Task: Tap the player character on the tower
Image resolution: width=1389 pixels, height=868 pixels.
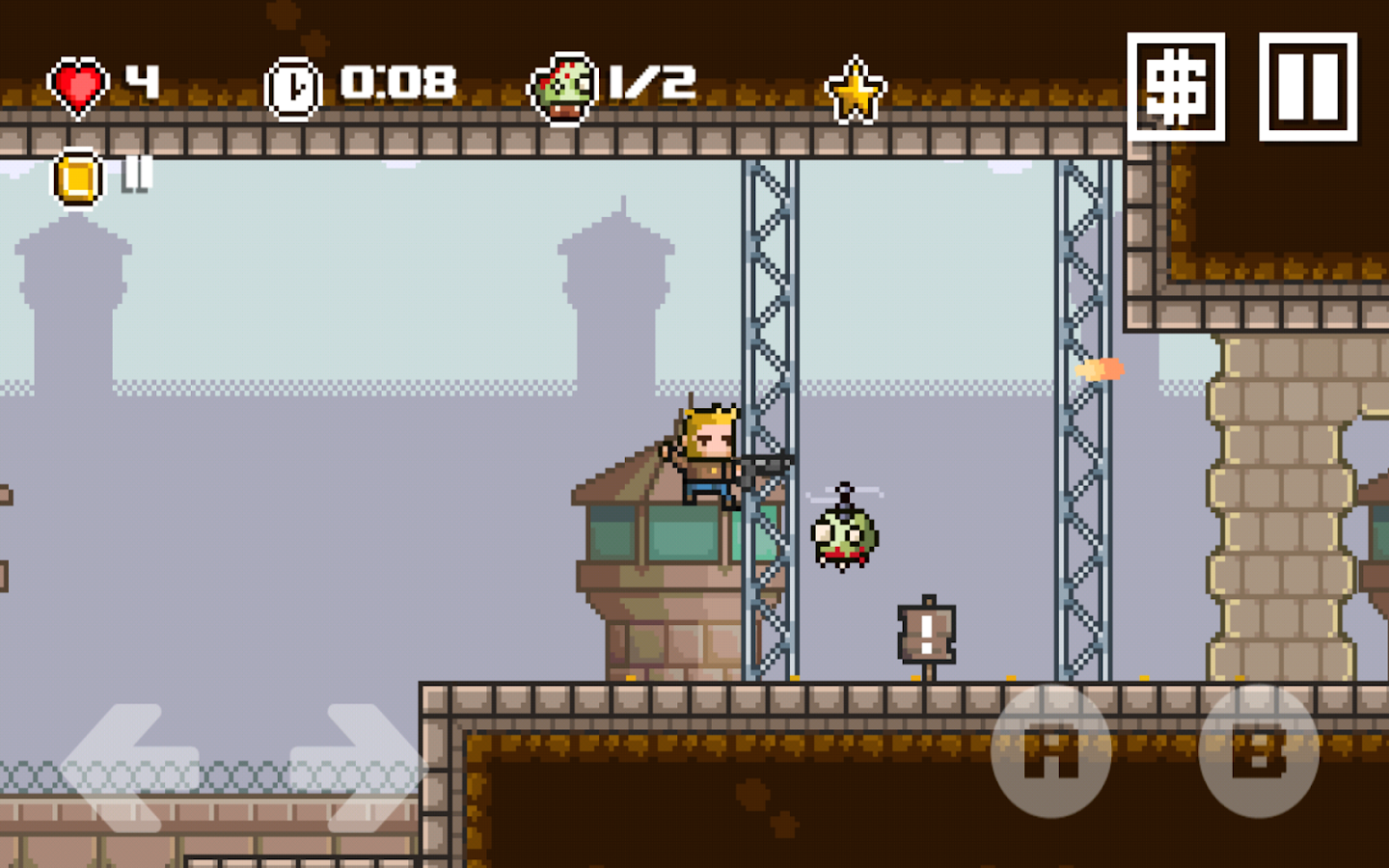Action: pyautogui.click(x=709, y=453)
